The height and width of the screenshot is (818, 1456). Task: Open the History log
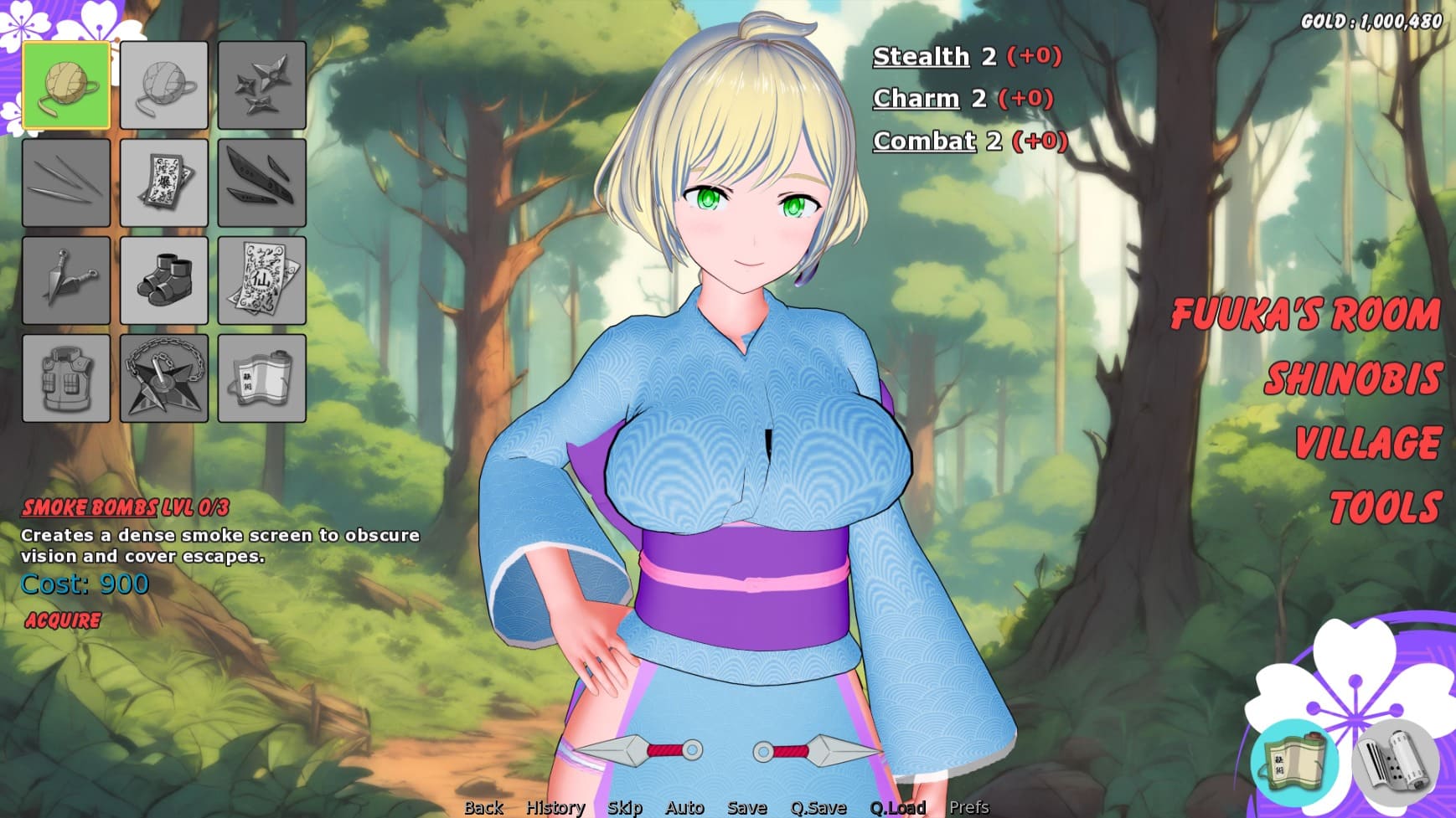(555, 807)
